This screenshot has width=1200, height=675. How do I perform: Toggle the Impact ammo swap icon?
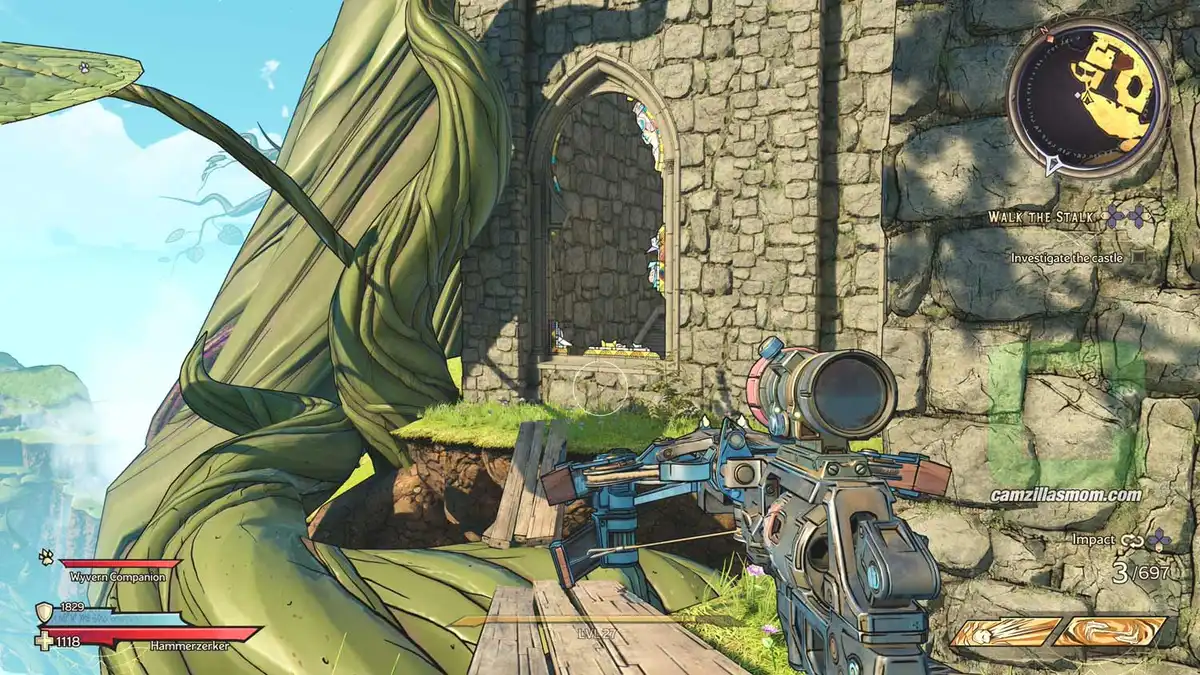coord(1131,541)
